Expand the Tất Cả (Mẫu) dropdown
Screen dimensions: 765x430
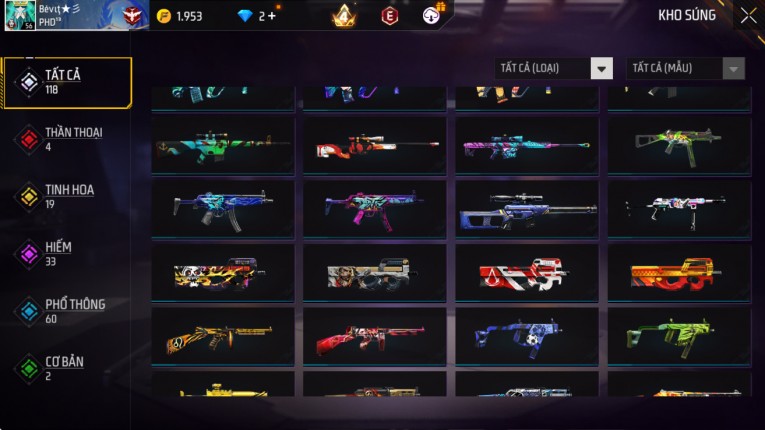685,68
